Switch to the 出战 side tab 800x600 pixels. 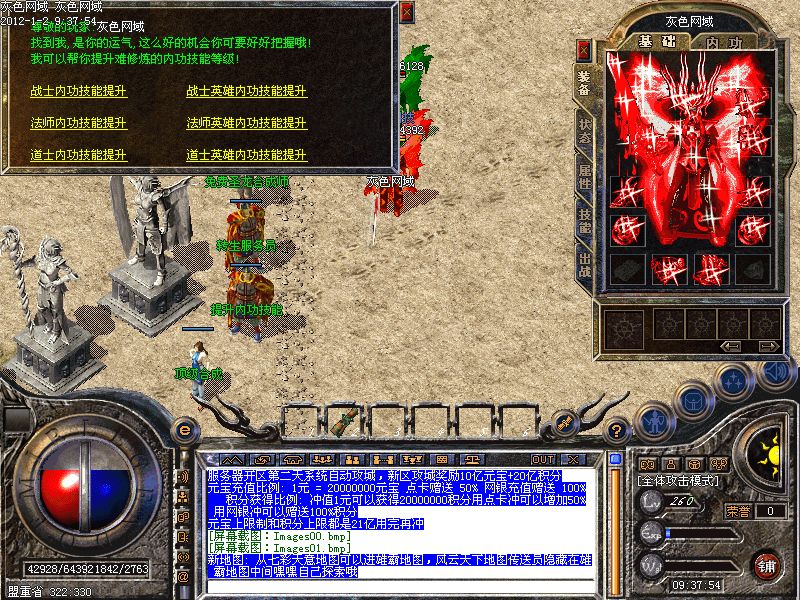point(585,267)
